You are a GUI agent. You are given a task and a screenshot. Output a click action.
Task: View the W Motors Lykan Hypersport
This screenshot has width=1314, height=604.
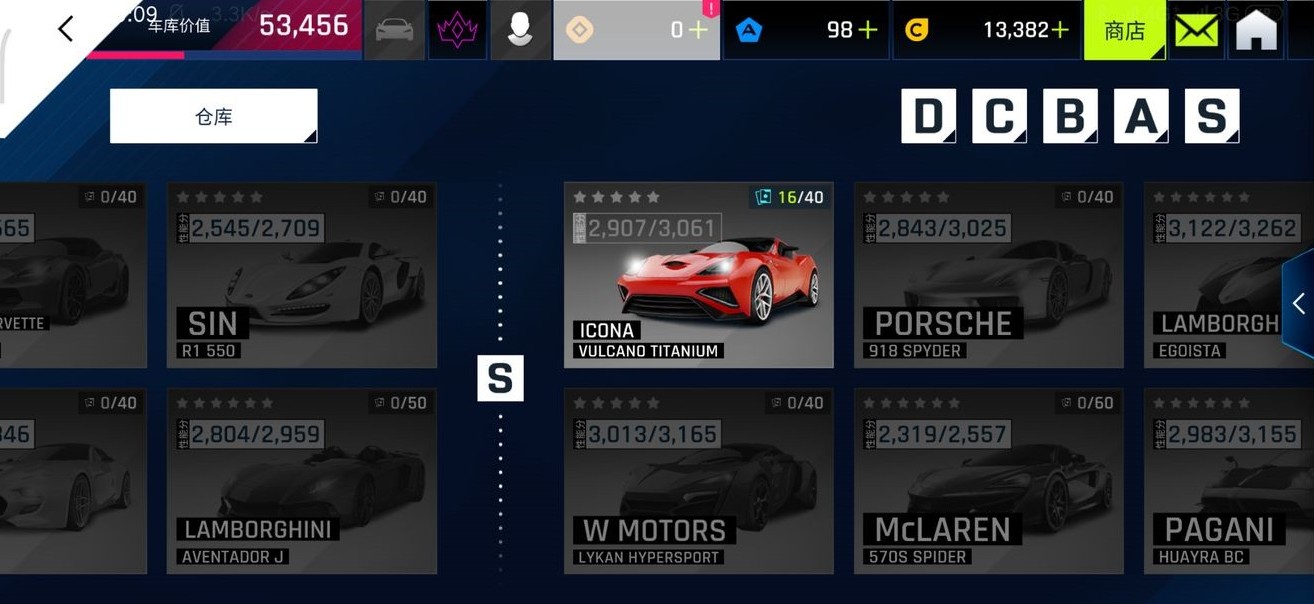tap(698, 481)
